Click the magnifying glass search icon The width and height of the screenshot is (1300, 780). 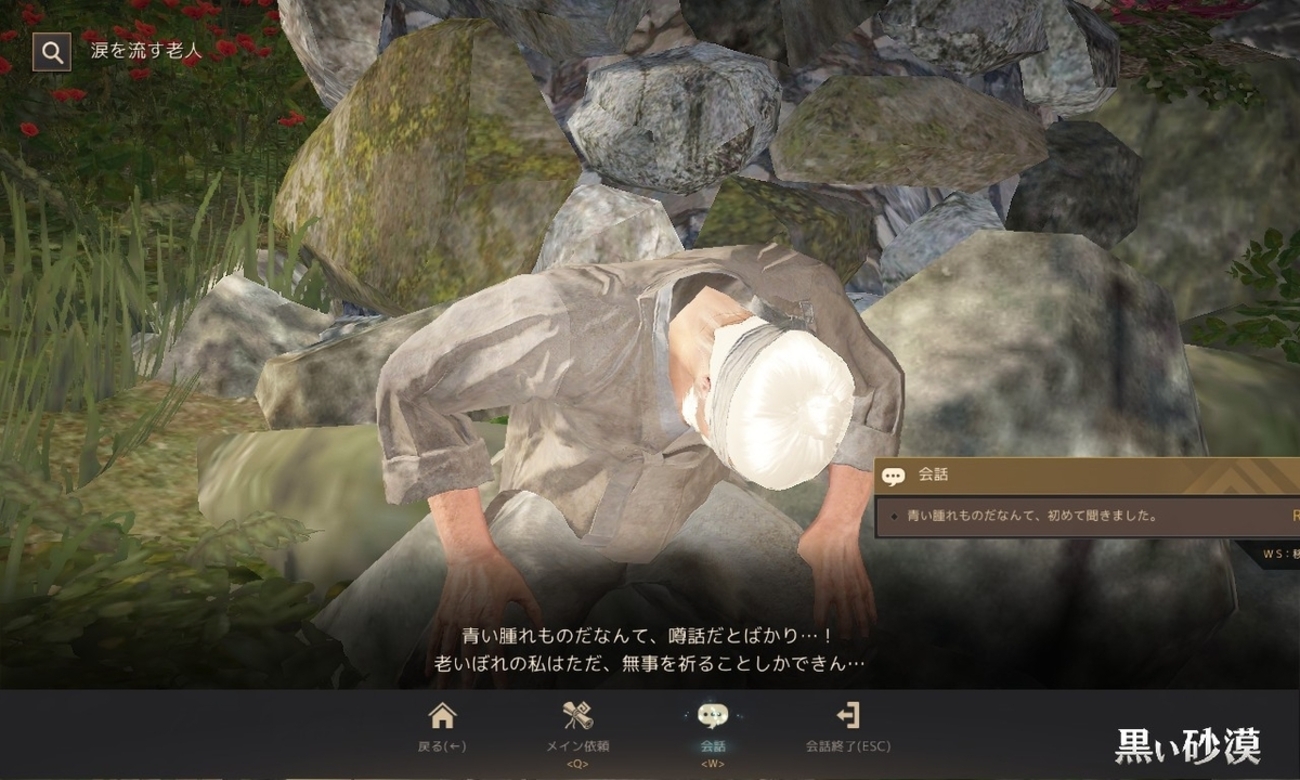pyautogui.click(x=52, y=52)
